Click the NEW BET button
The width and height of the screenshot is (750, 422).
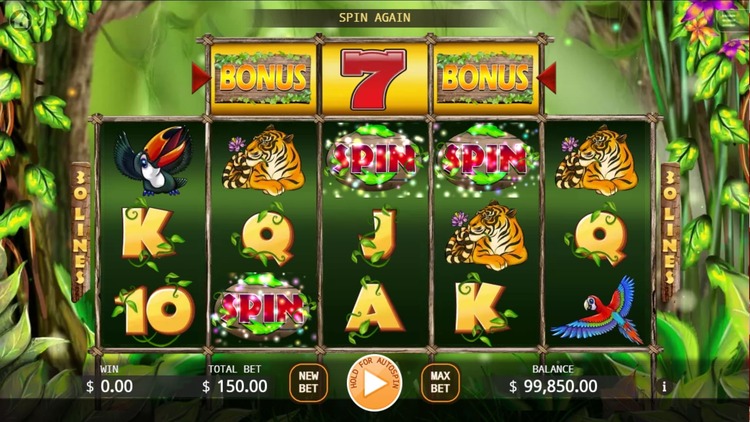coord(308,383)
